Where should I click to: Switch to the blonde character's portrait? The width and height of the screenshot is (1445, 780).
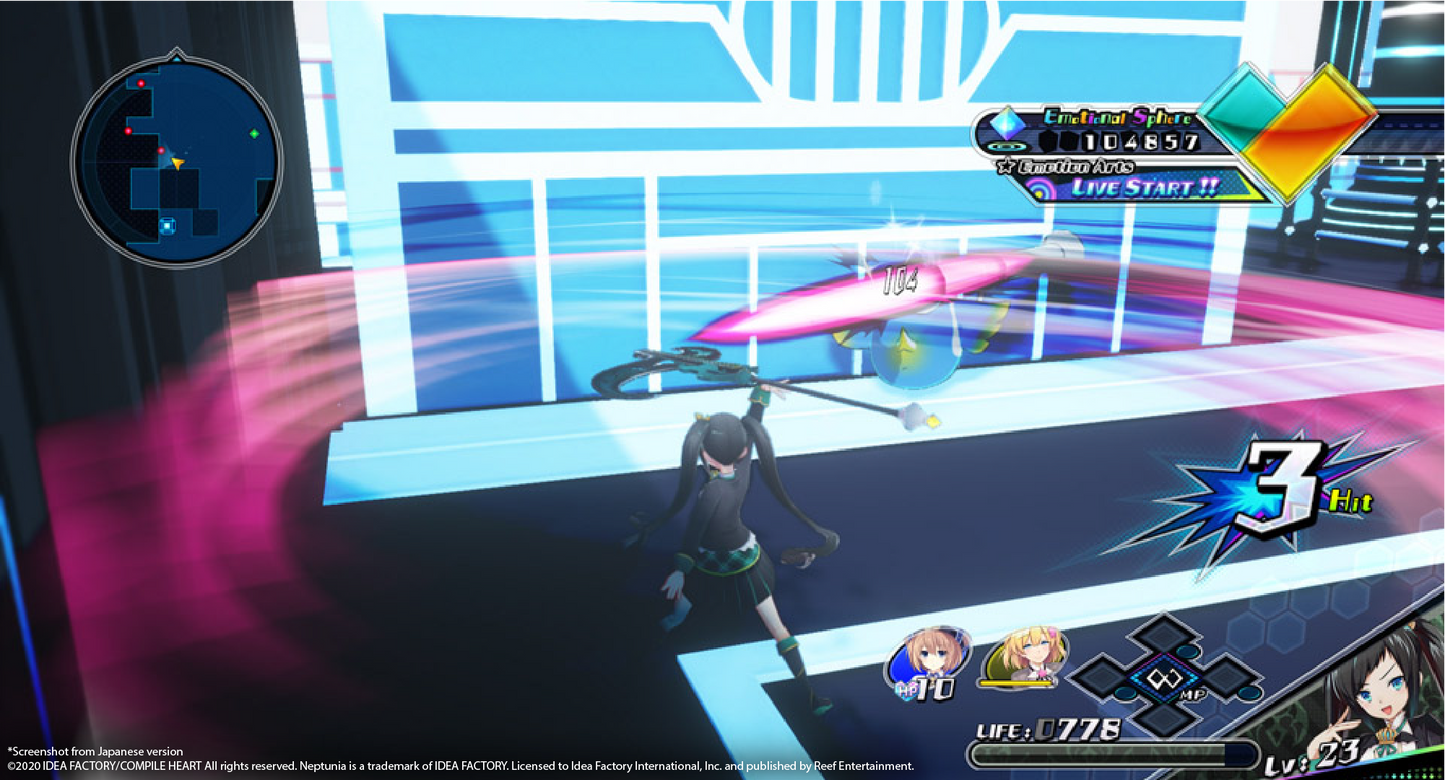1025,655
